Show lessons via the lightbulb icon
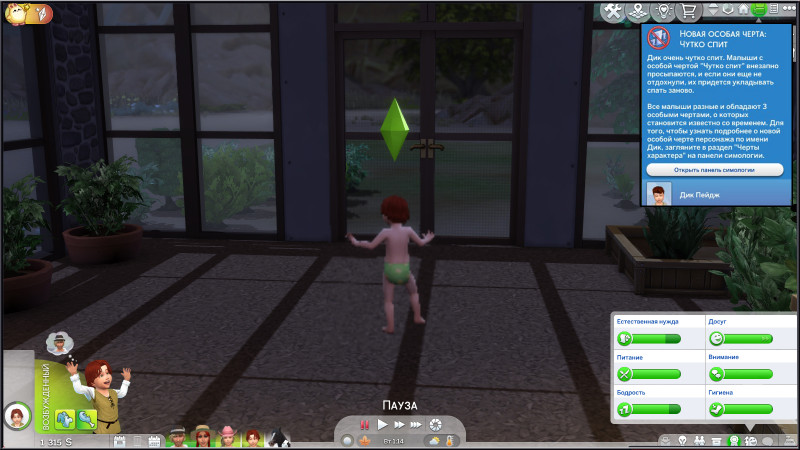Image resolution: width=800 pixels, height=450 pixels. click(x=660, y=11)
